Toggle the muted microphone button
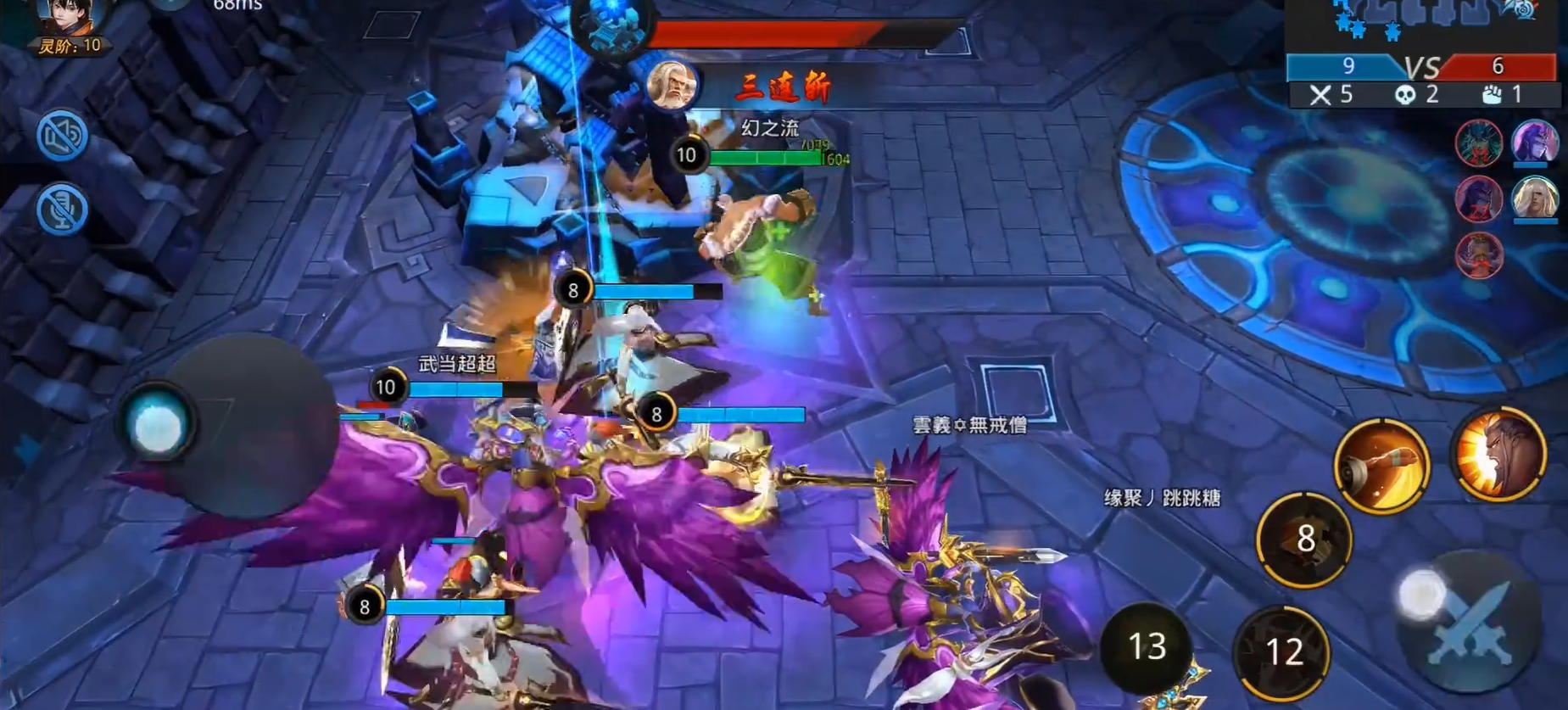 point(62,209)
